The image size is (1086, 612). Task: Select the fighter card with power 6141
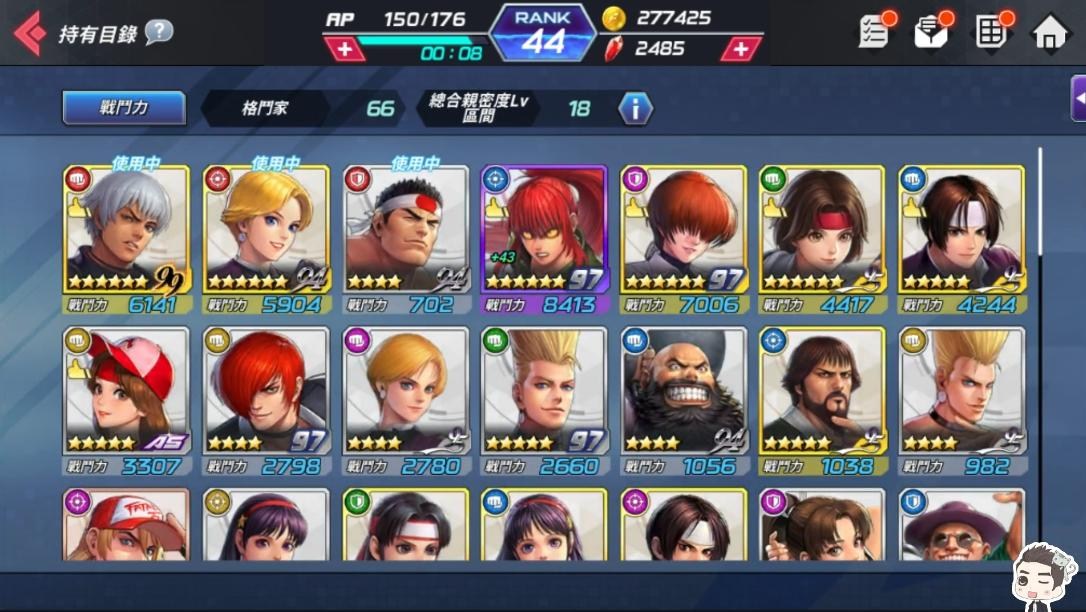[x=126, y=240]
